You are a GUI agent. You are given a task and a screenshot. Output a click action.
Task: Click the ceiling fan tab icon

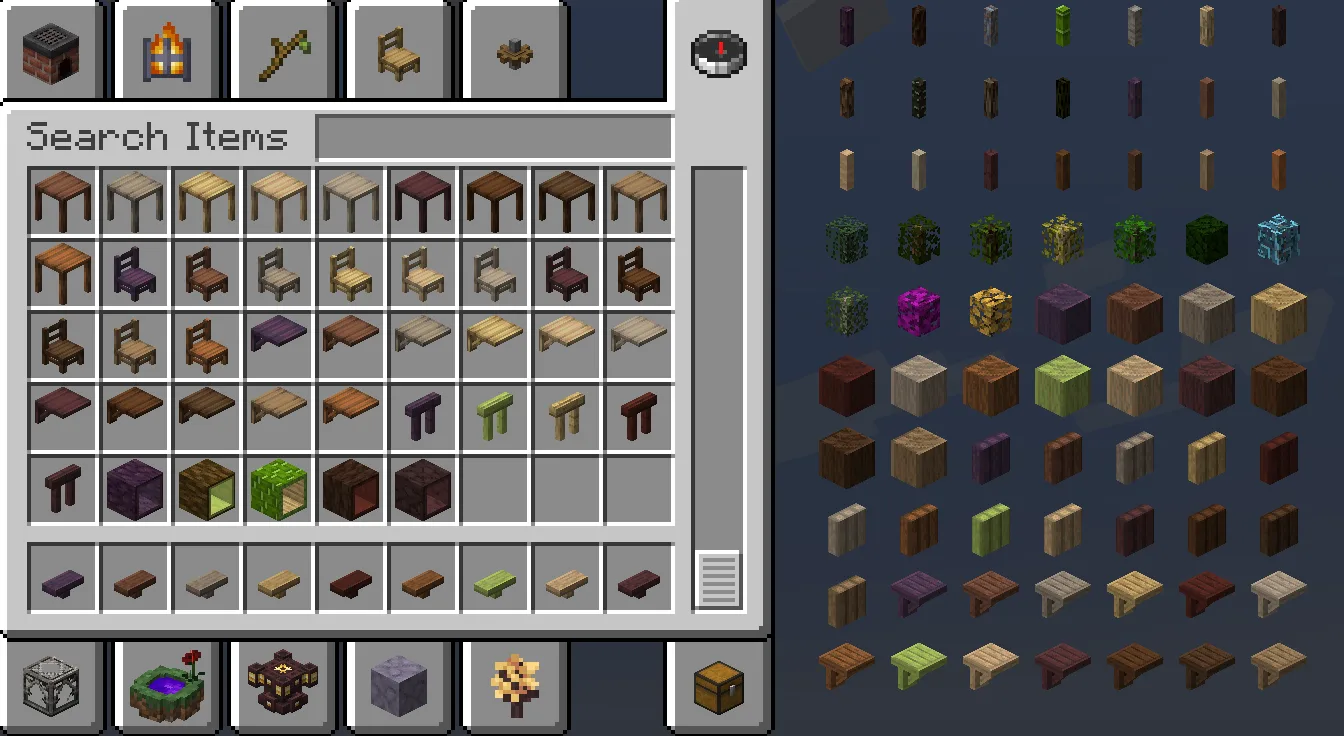(515, 50)
